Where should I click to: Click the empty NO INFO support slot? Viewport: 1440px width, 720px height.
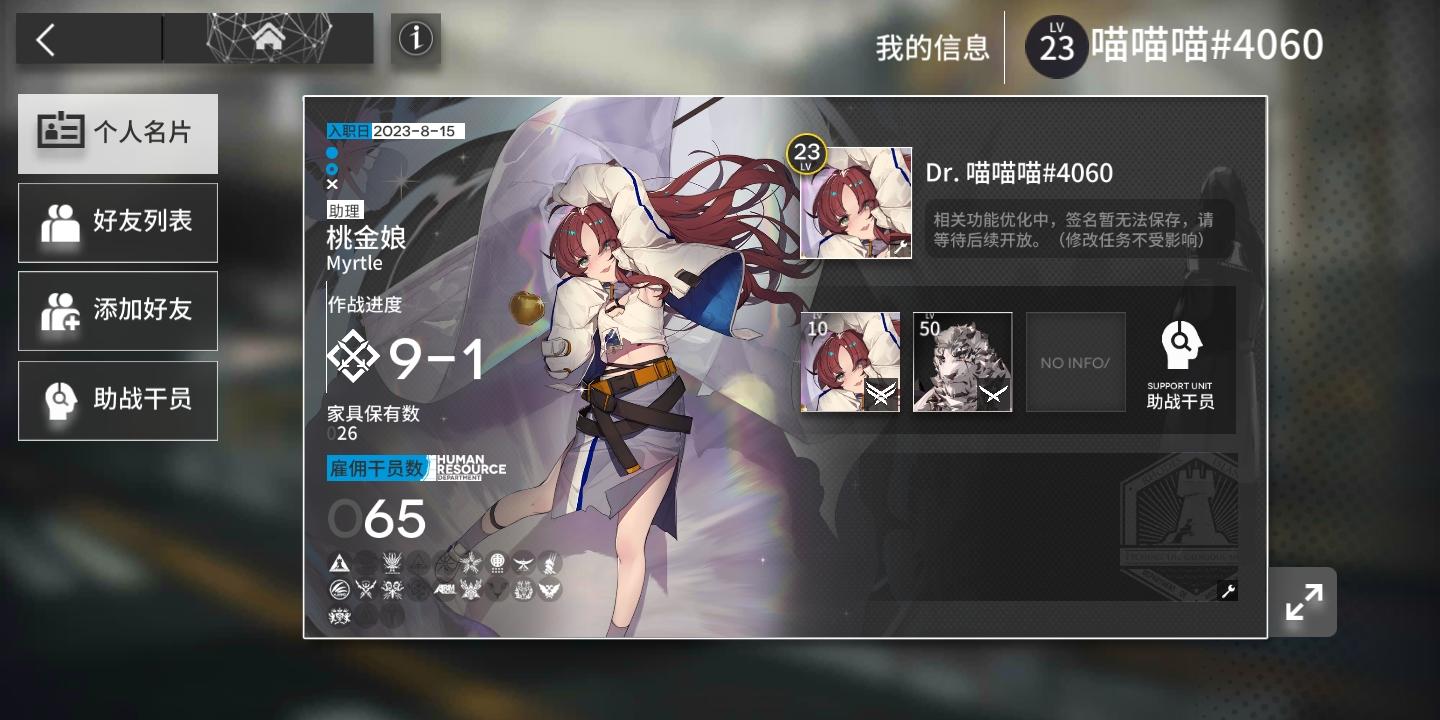pyautogui.click(x=1075, y=361)
